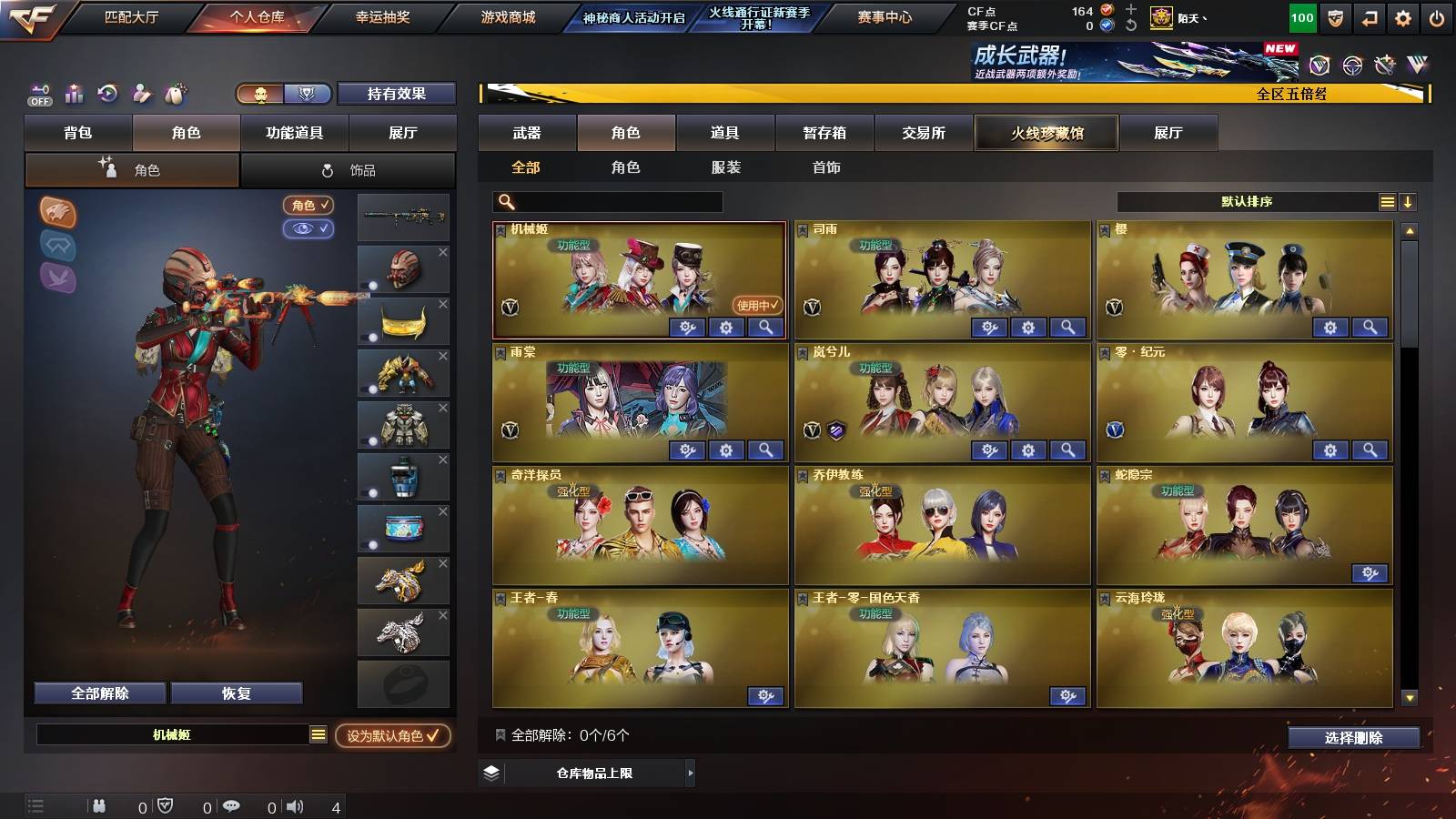
Task: Switch to the 火线珍藏馆 tab
Action: pyautogui.click(x=1046, y=133)
